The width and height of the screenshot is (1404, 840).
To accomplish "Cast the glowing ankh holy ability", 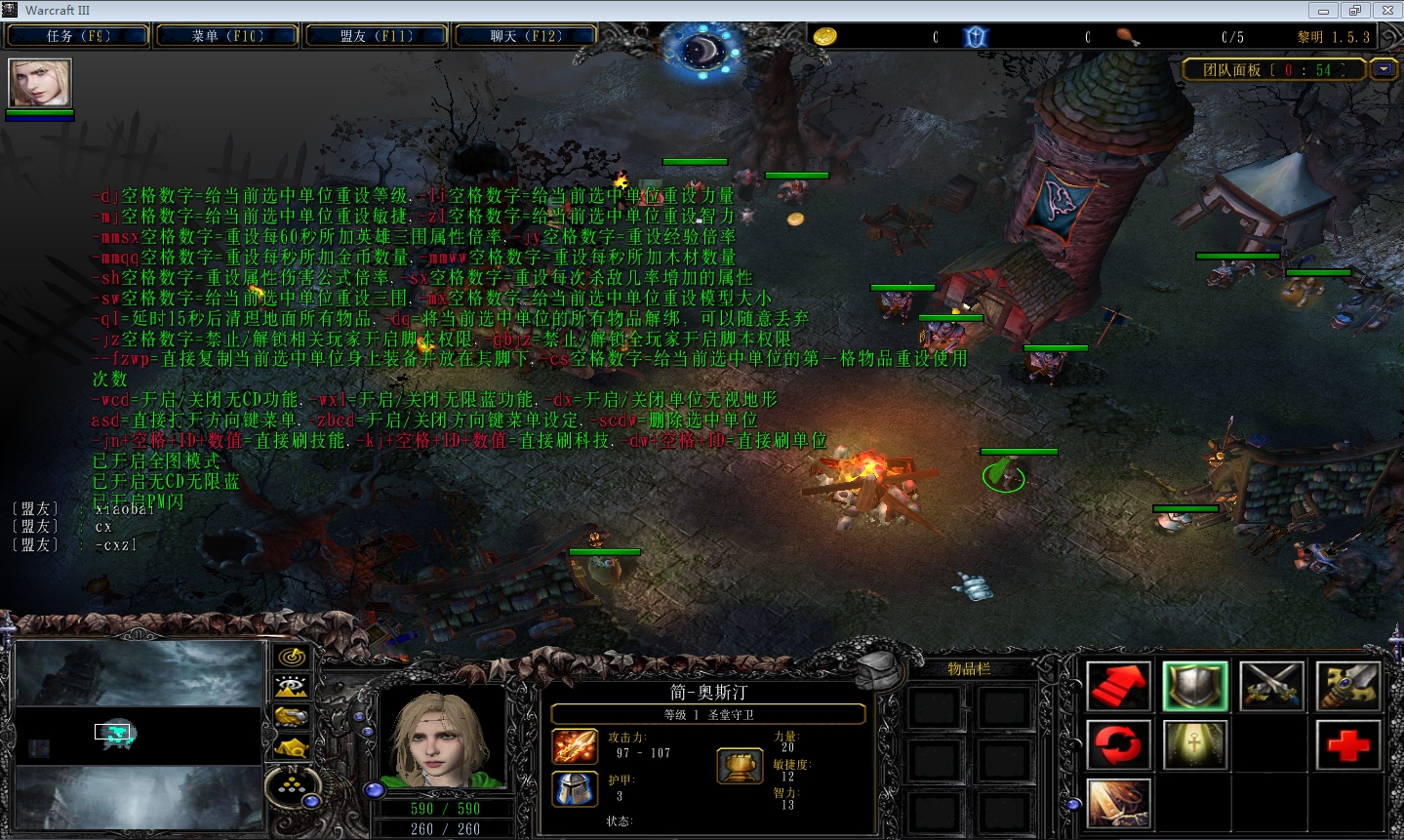I will (x=1195, y=744).
